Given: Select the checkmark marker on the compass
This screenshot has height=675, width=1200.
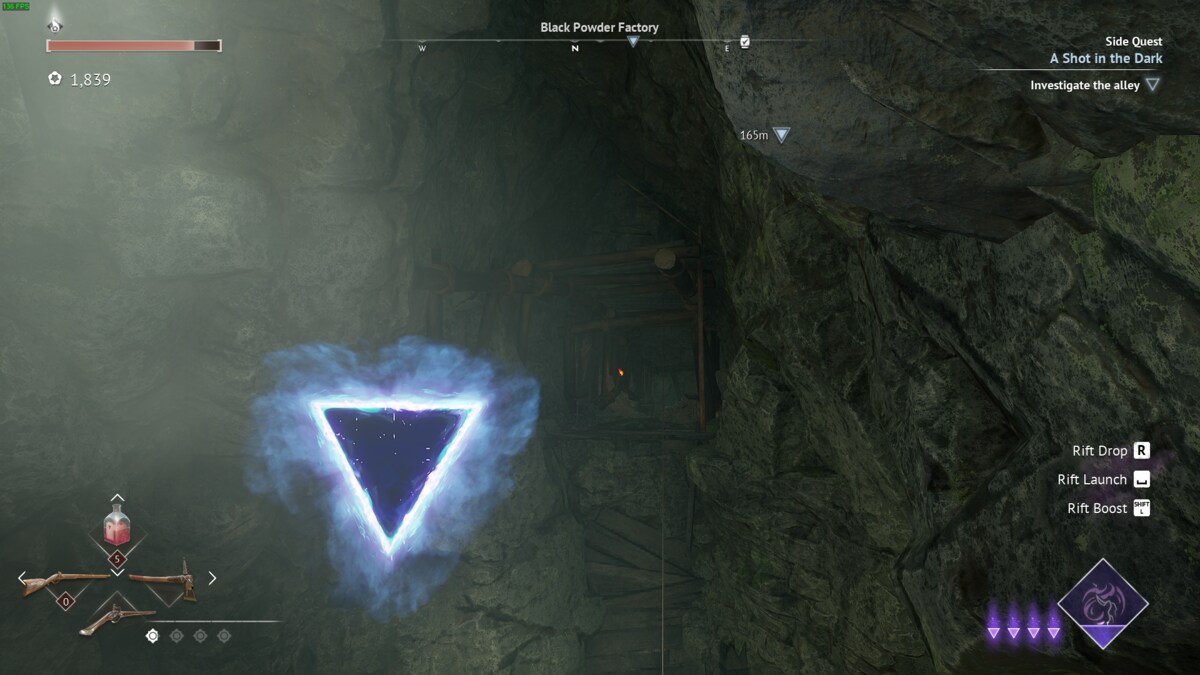Looking at the screenshot, I should 744,42.
